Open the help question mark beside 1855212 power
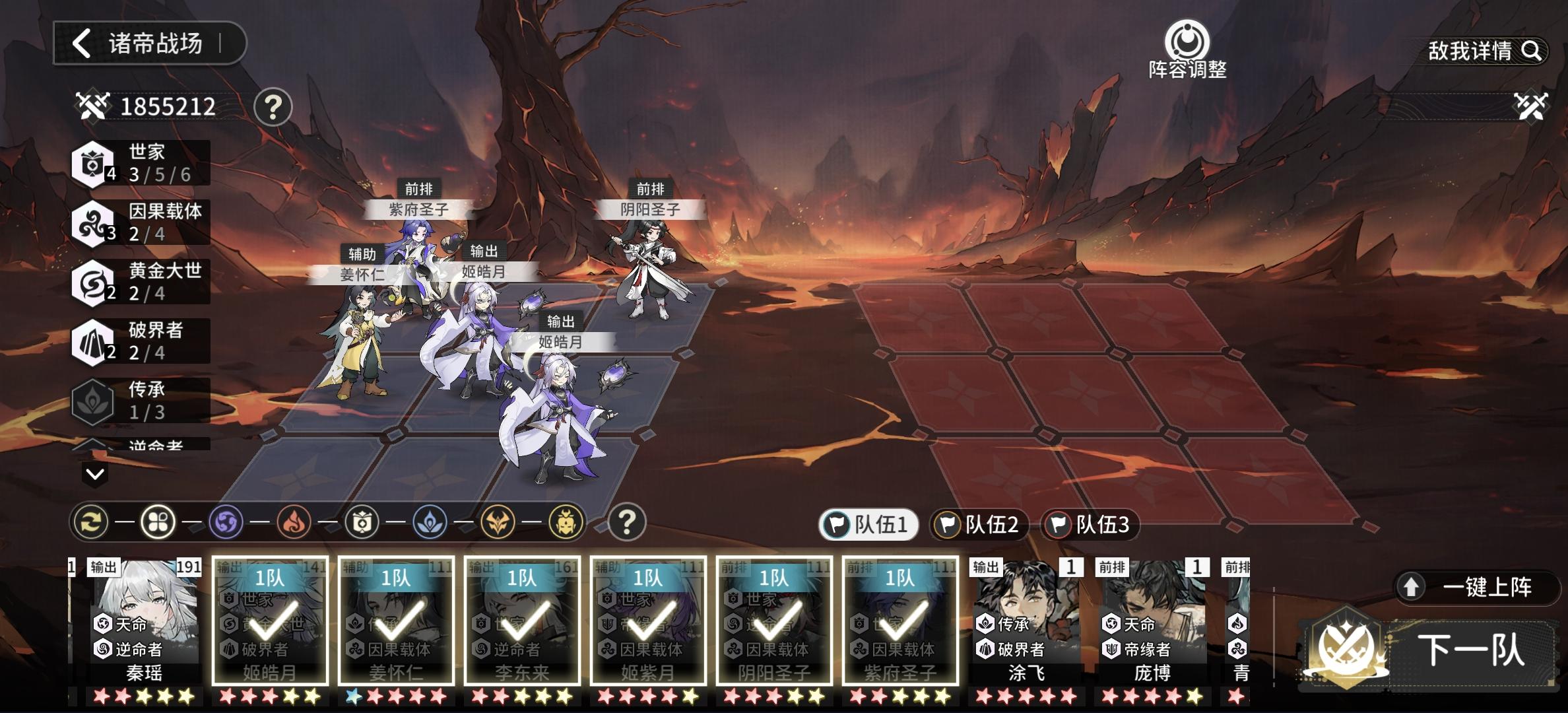Image resolution: width=1568 pixels, height=713 pixels. coord(274,106)
